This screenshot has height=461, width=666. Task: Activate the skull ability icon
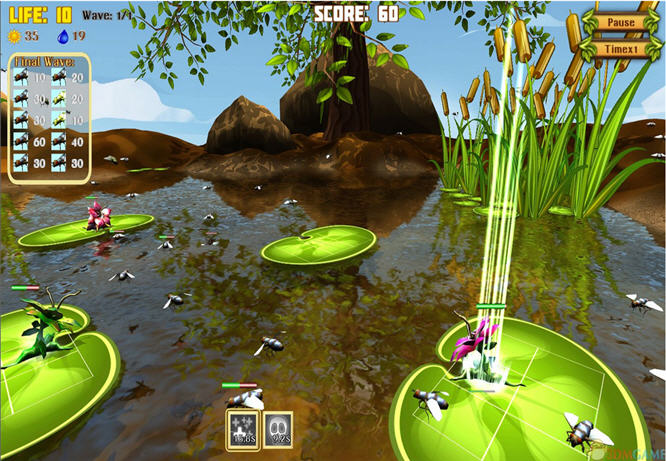(278, 427)
